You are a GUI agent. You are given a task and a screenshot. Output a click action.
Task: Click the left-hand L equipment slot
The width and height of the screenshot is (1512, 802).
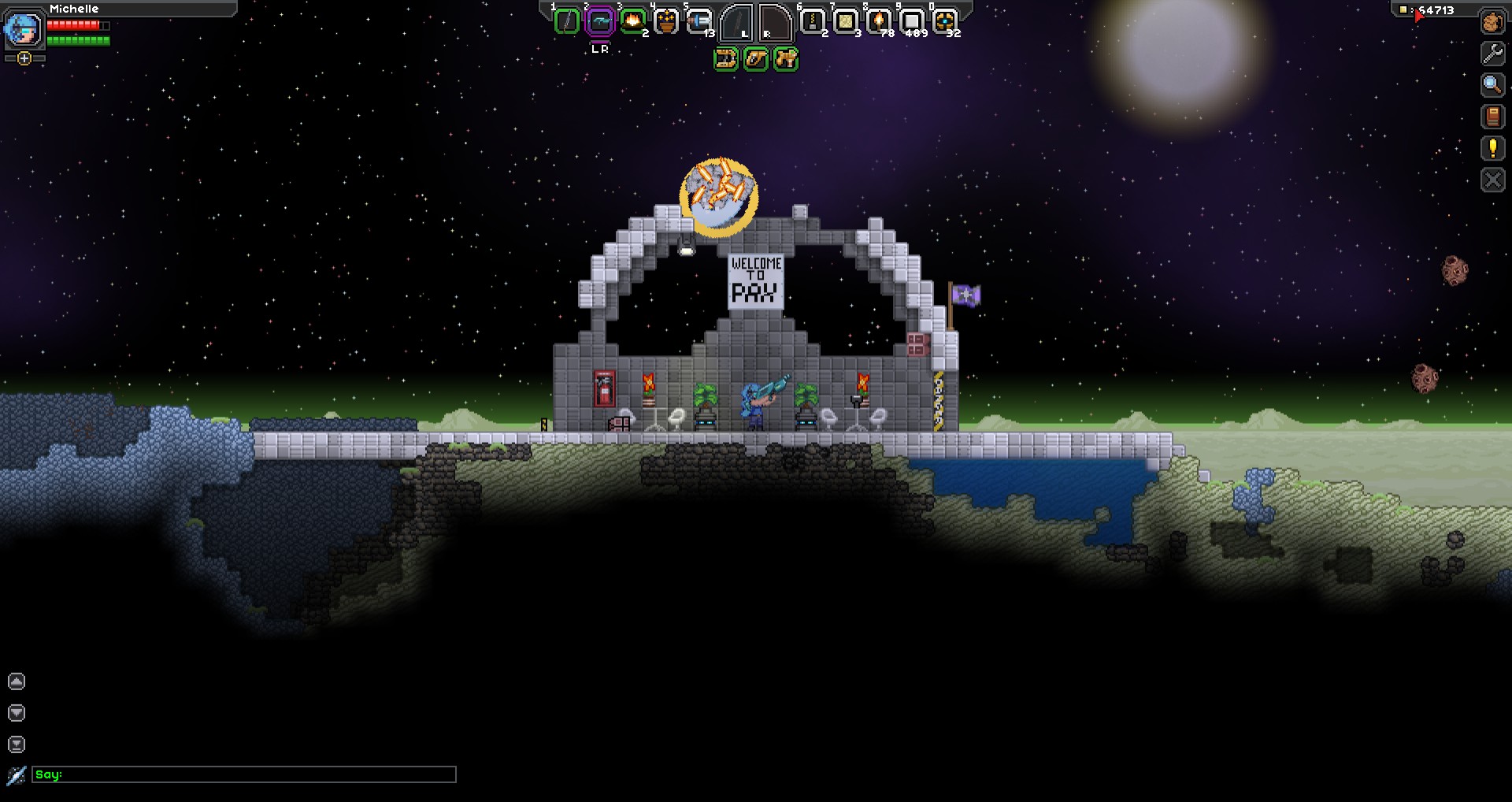[x=736, y=23]
